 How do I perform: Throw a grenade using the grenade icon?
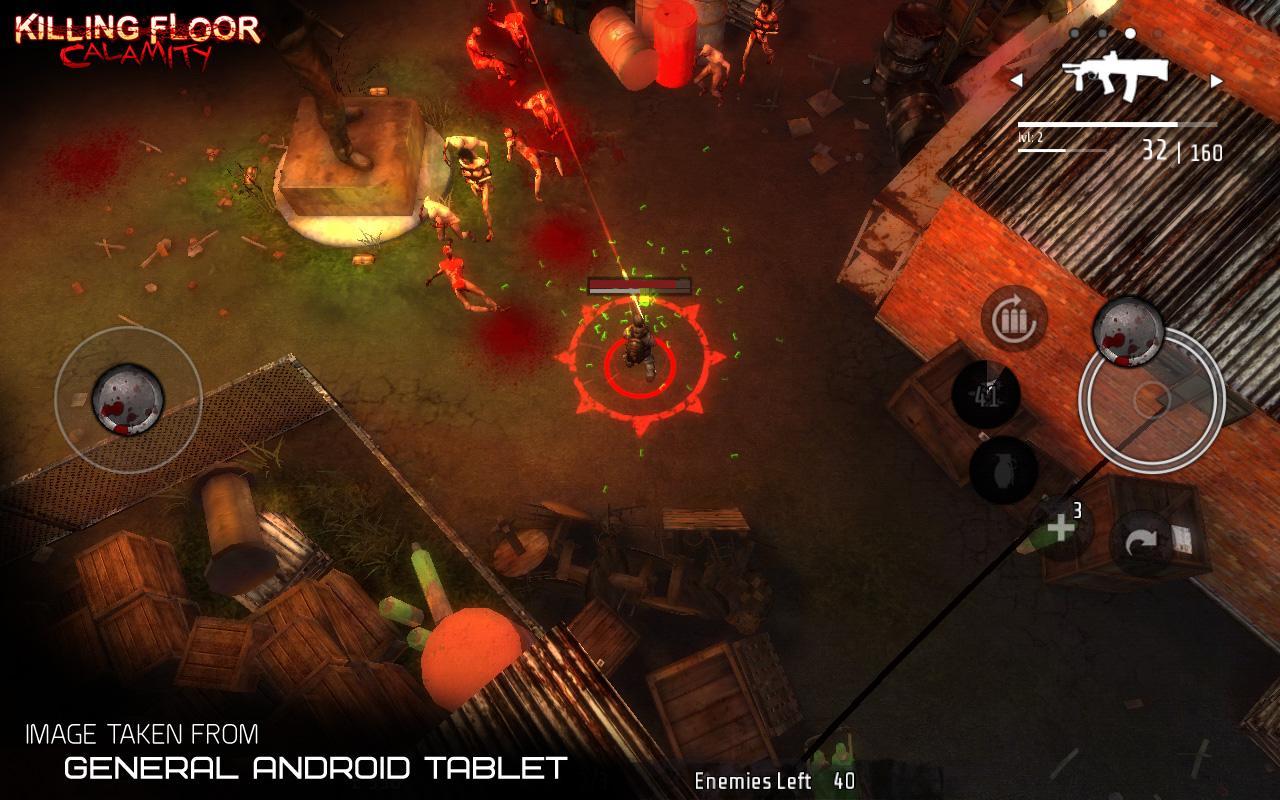pyautogui.click(x=1003, y=469)
